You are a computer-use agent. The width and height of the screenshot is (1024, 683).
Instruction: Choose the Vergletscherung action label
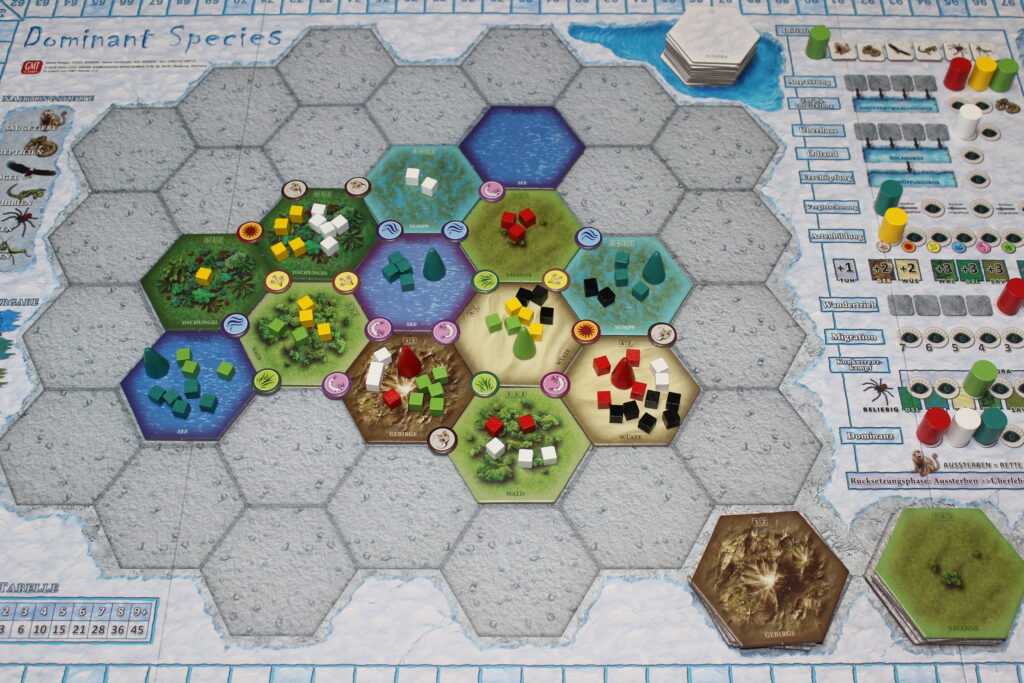(x=833, y=207)
